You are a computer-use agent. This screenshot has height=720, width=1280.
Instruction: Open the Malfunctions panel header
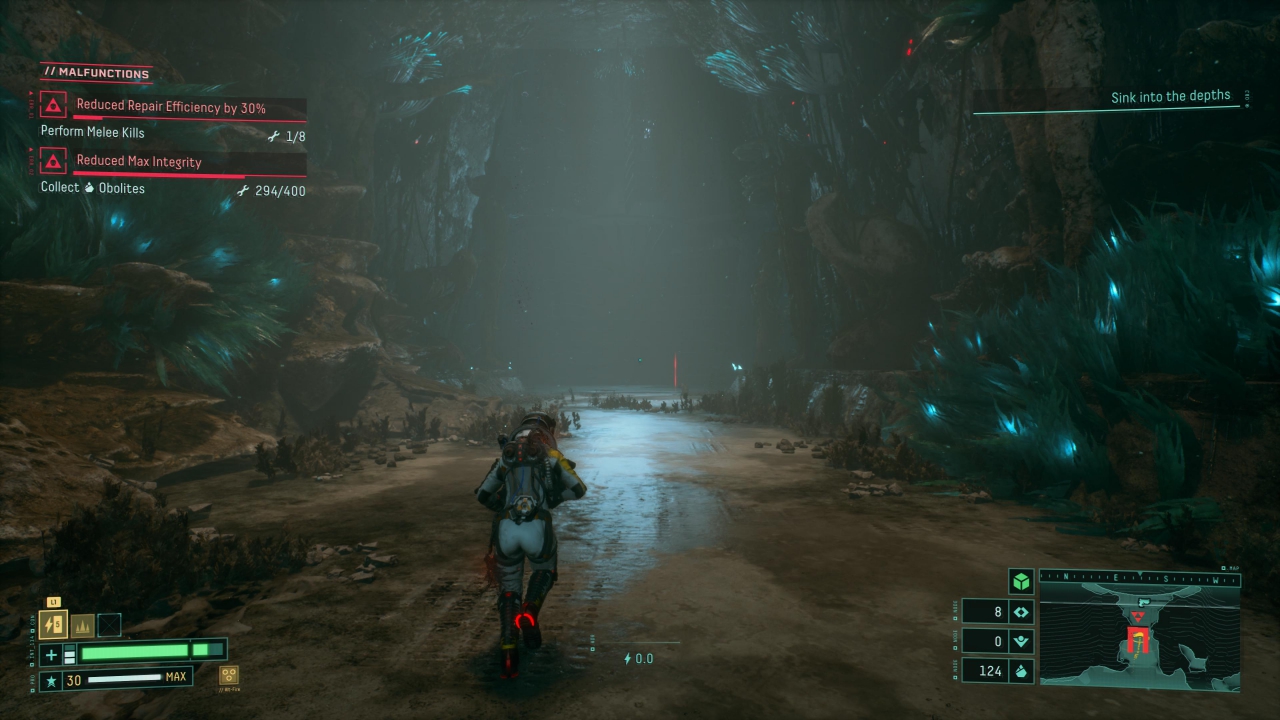(x=96, y=73)
